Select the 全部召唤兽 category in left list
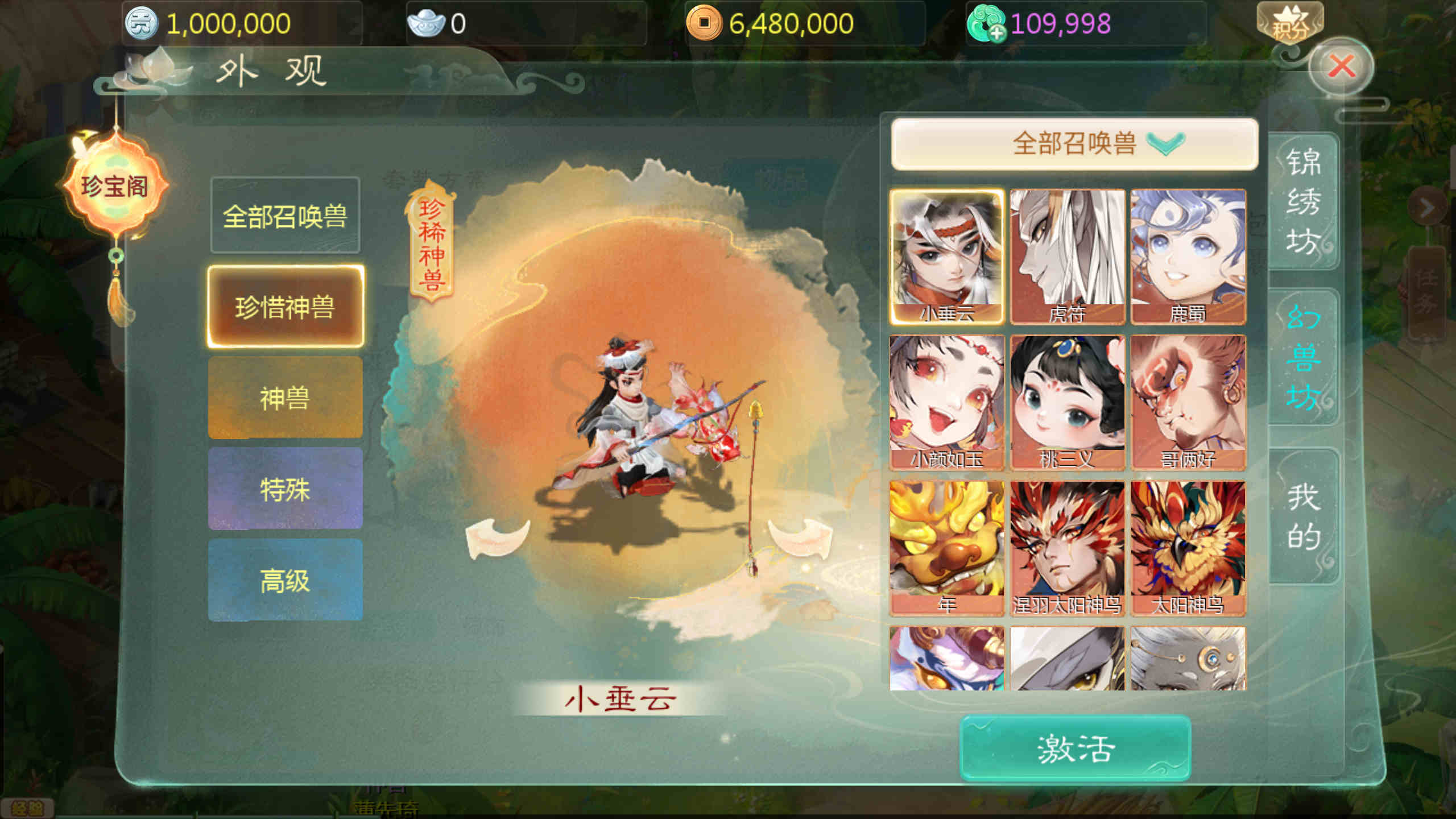 click(x=285, y=216)
